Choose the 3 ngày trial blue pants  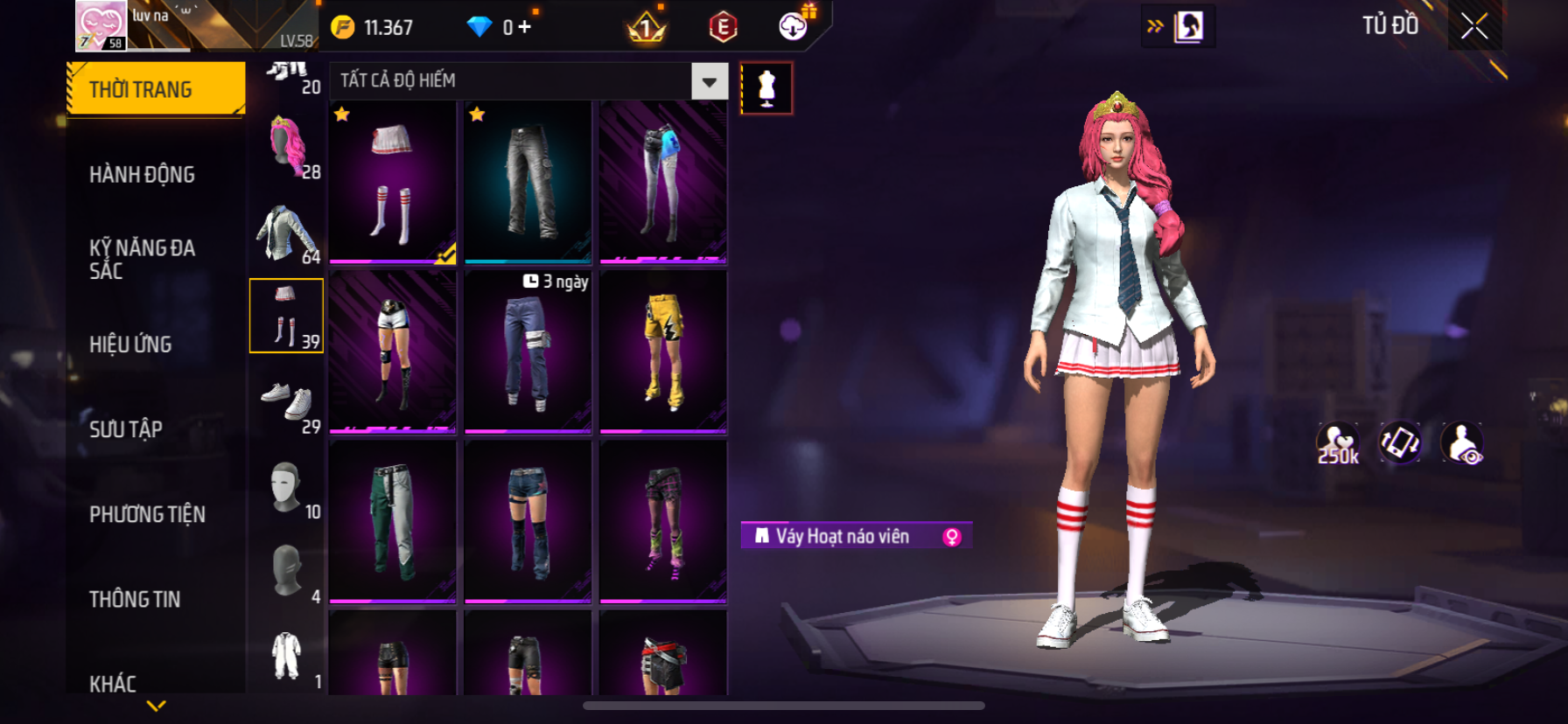point(528,352)
